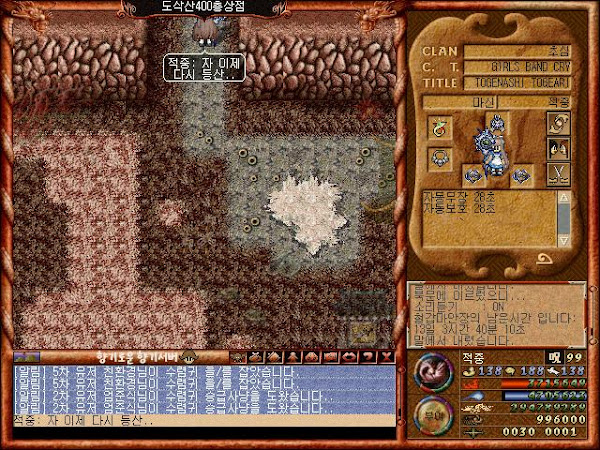Click the small icon left of chat bar
This screenshot has width=600, height=450.
coord(26,356)
